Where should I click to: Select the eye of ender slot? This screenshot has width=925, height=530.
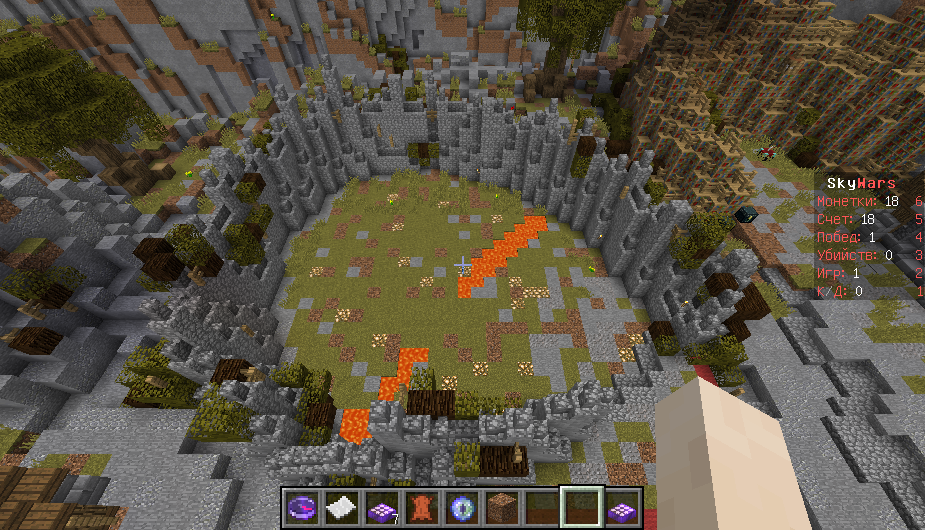(x=461, y=506)
